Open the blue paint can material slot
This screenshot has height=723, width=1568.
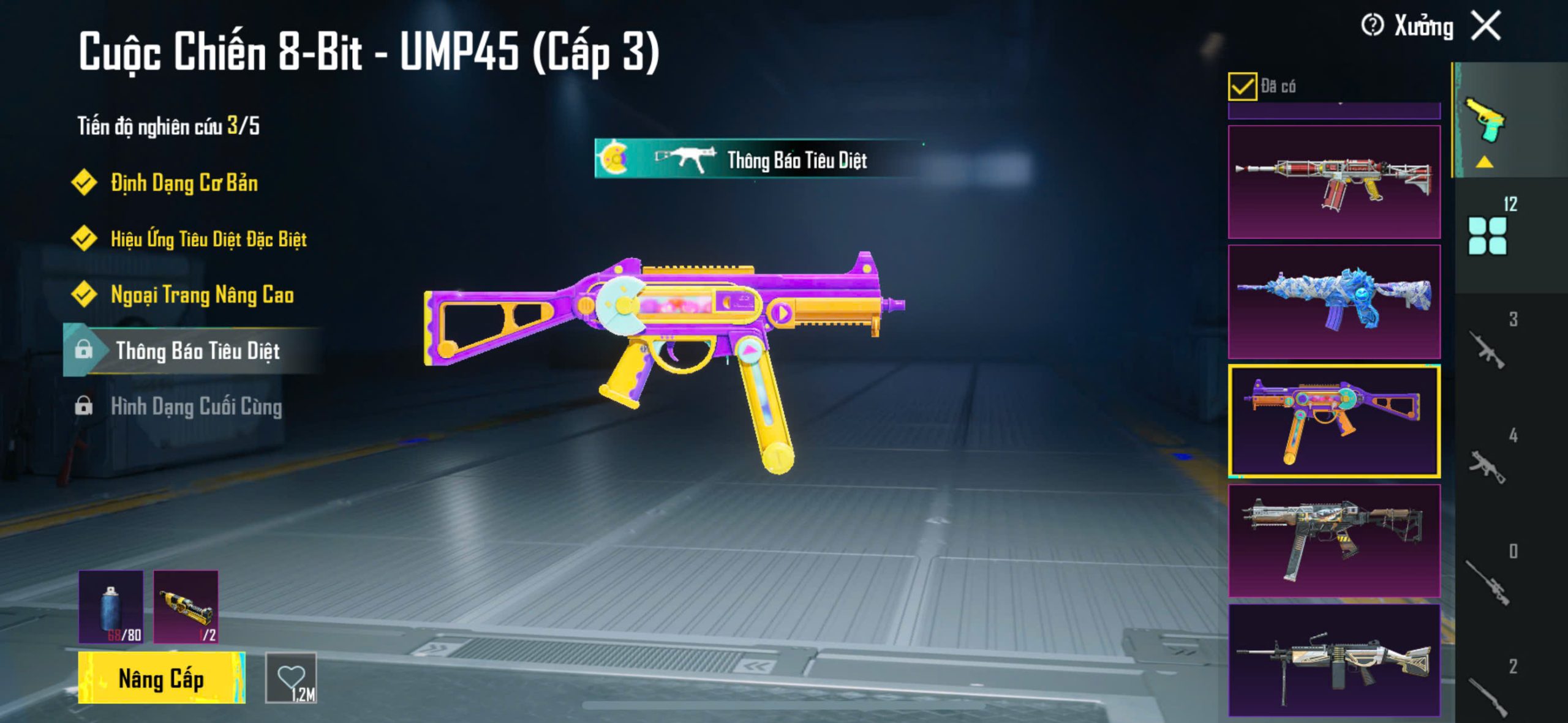(111, 607)
